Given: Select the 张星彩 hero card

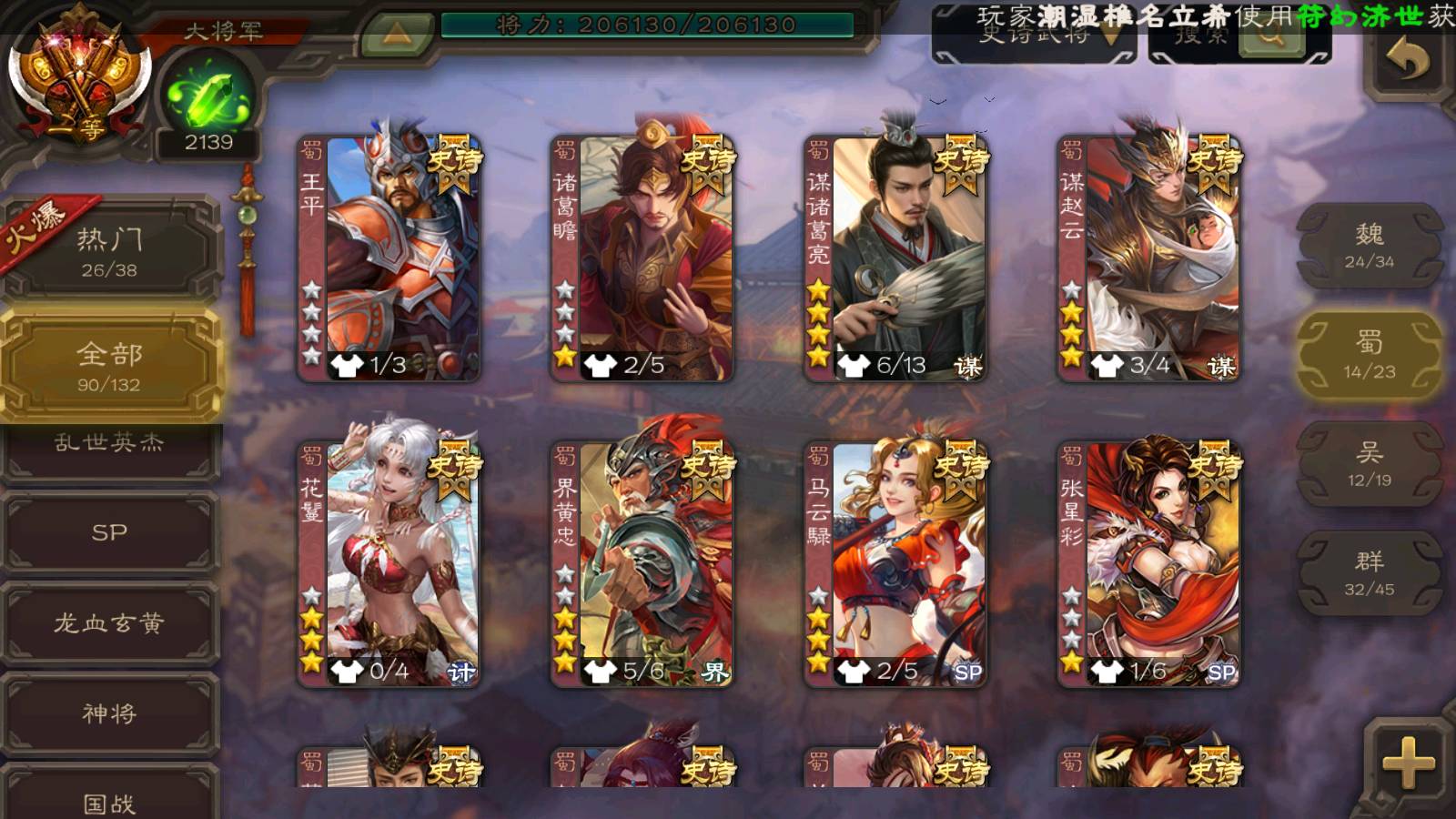Looking at the screenshot, I should (x=1148, y=563).
